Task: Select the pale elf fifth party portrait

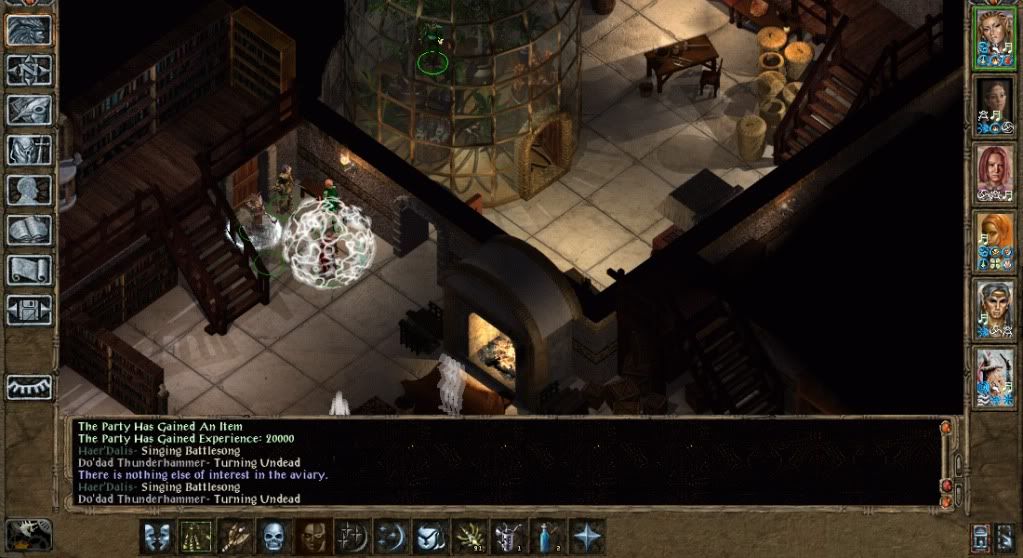Action: (995, 310)
